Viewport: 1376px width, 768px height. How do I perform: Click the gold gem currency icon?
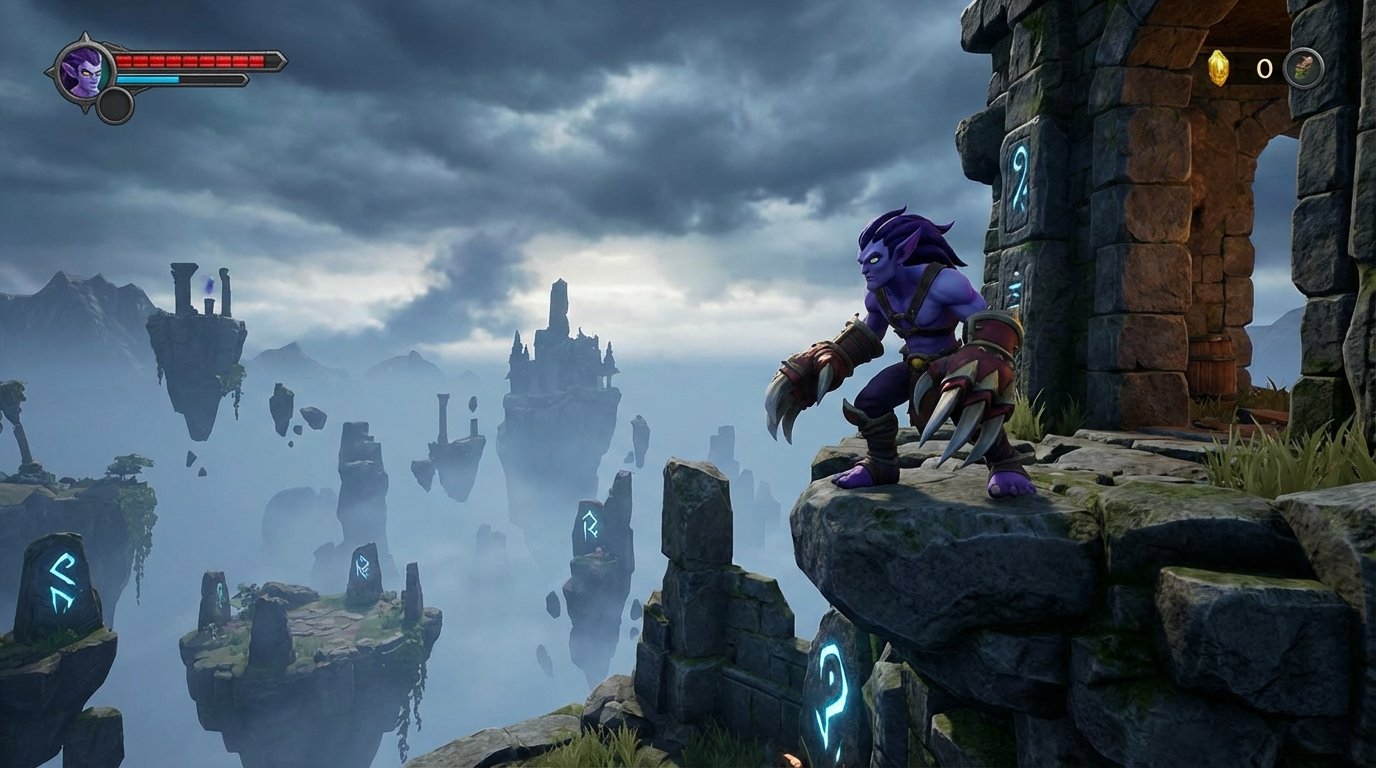[1218, 68]
